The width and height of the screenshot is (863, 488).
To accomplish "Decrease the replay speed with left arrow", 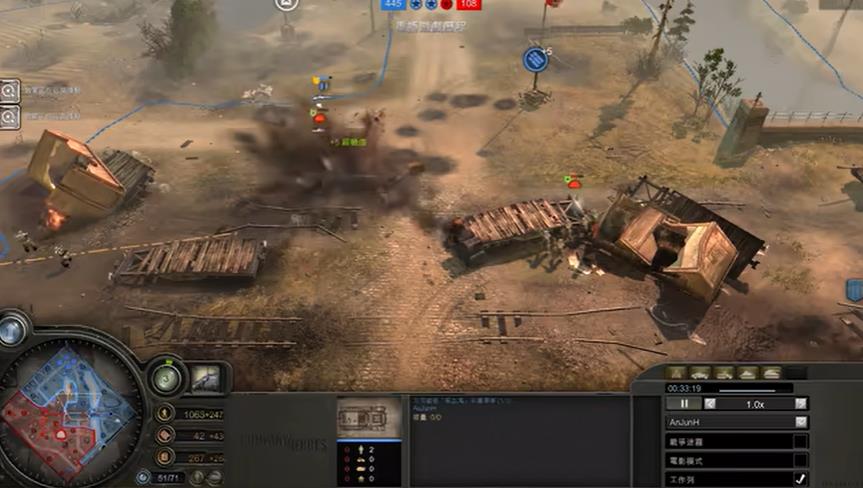I will point(710,403).
